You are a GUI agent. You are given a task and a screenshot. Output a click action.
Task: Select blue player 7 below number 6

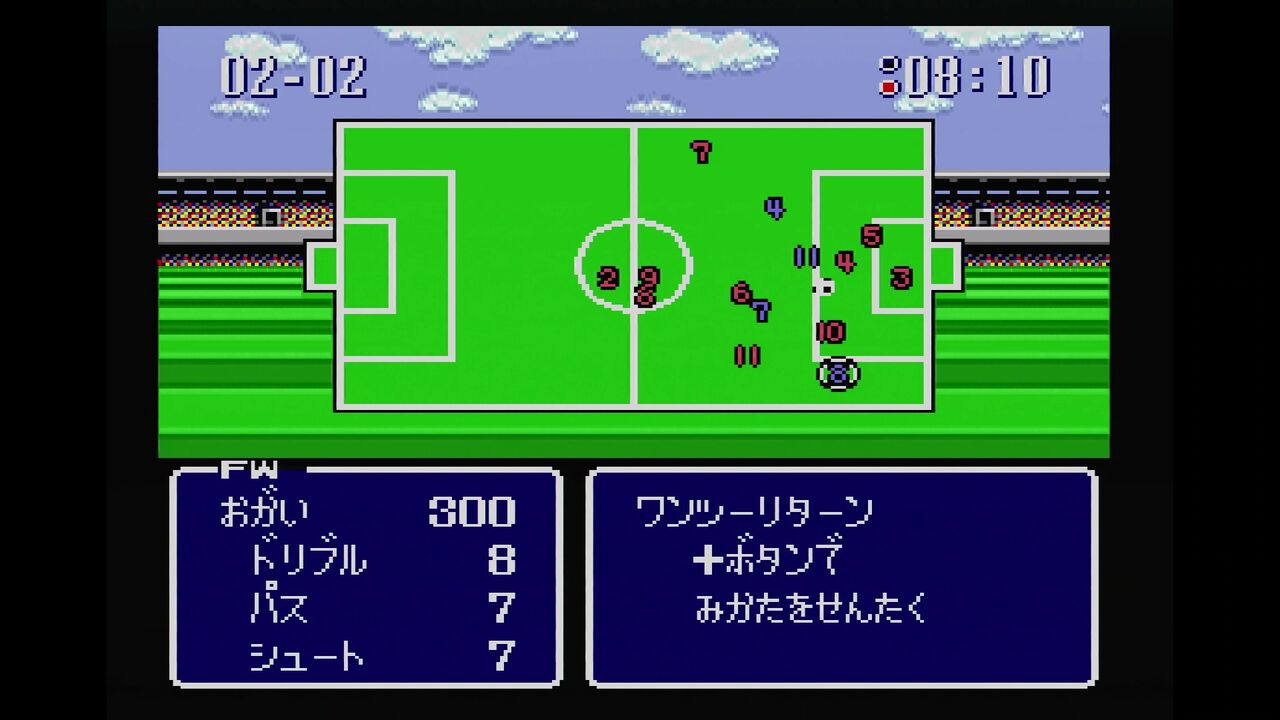point(762,311)
